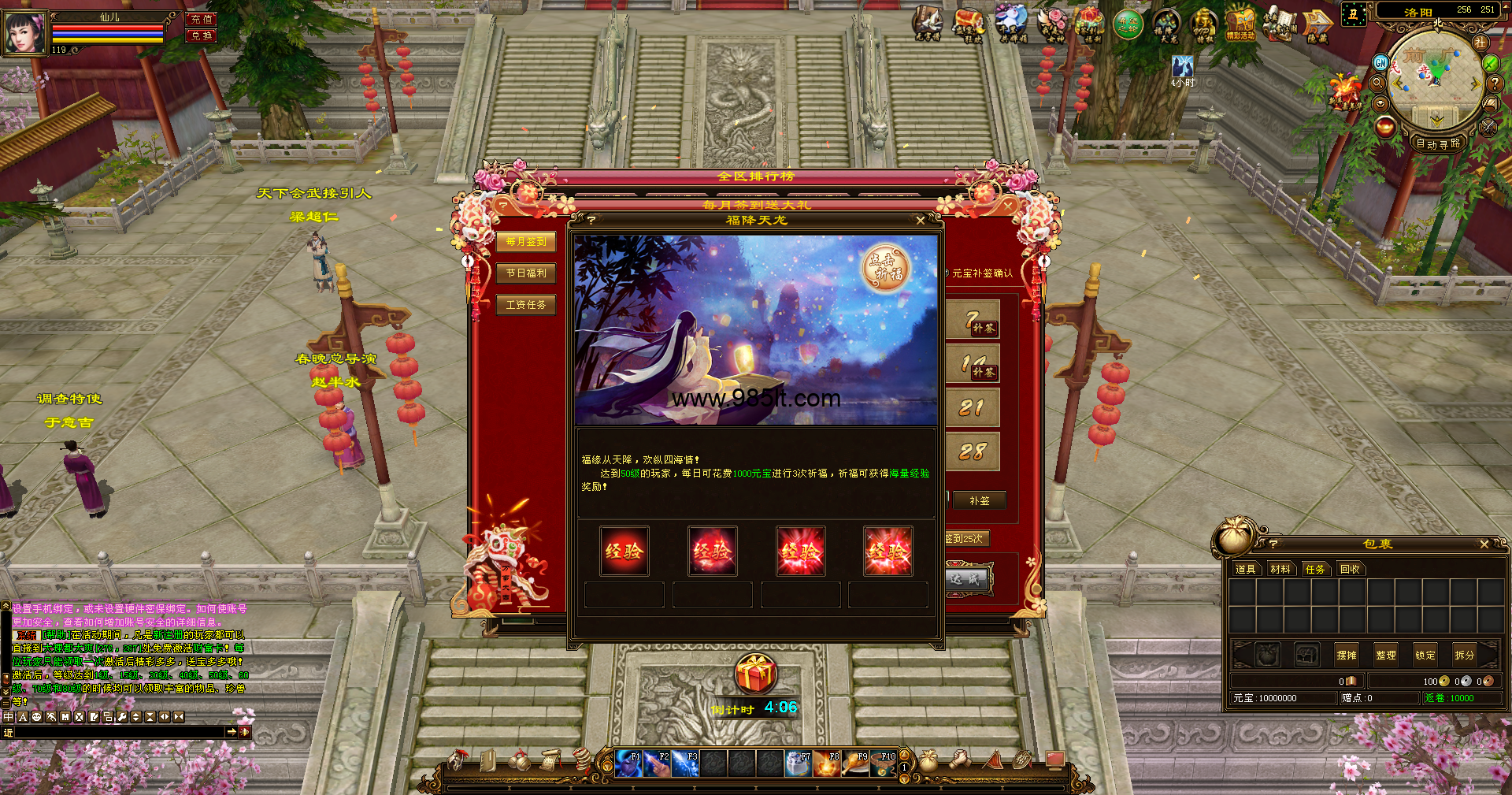Select the 工资任务 tab

[526, 305]
